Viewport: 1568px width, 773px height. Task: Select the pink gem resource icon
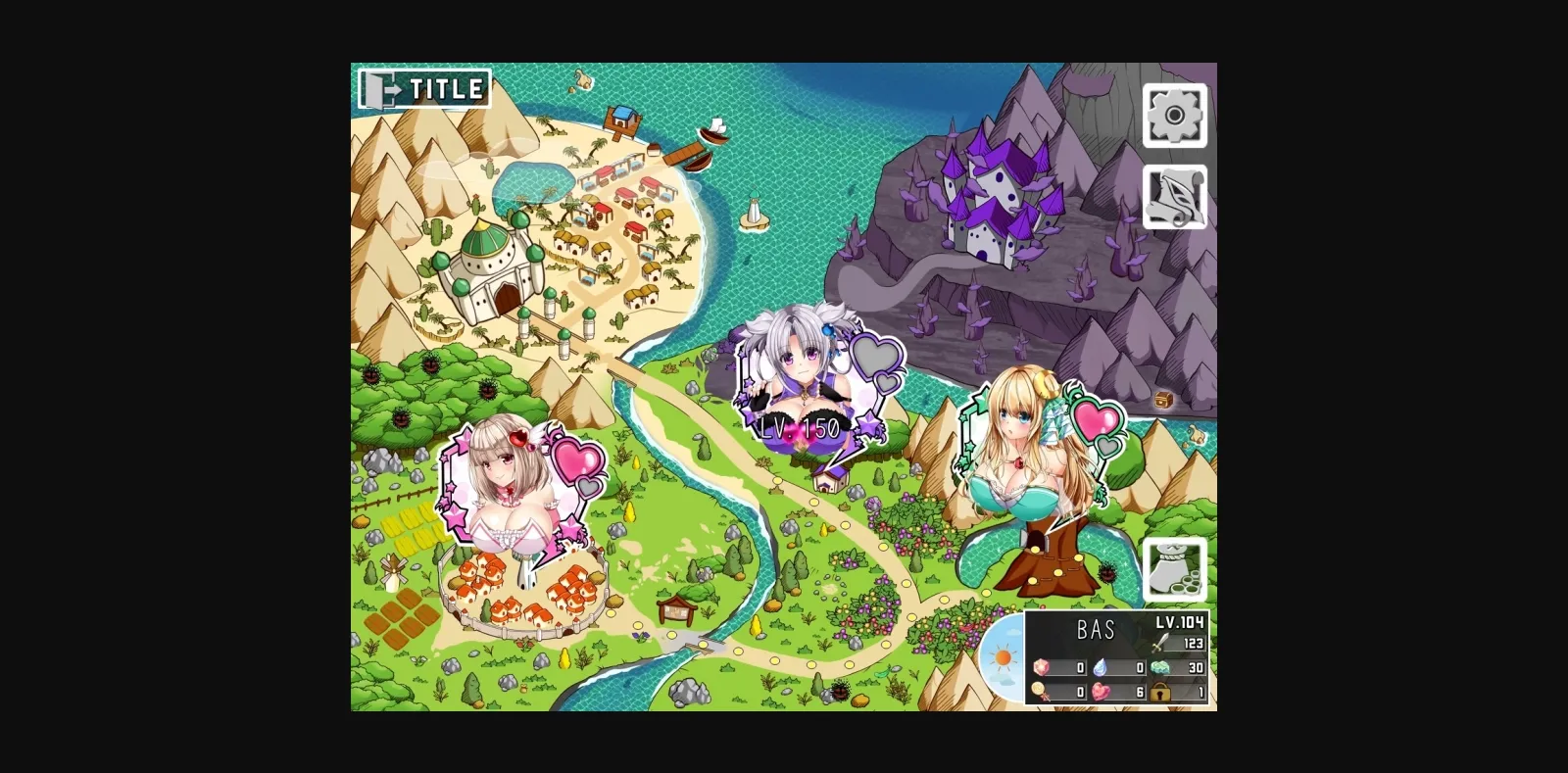click(1041, 667)
